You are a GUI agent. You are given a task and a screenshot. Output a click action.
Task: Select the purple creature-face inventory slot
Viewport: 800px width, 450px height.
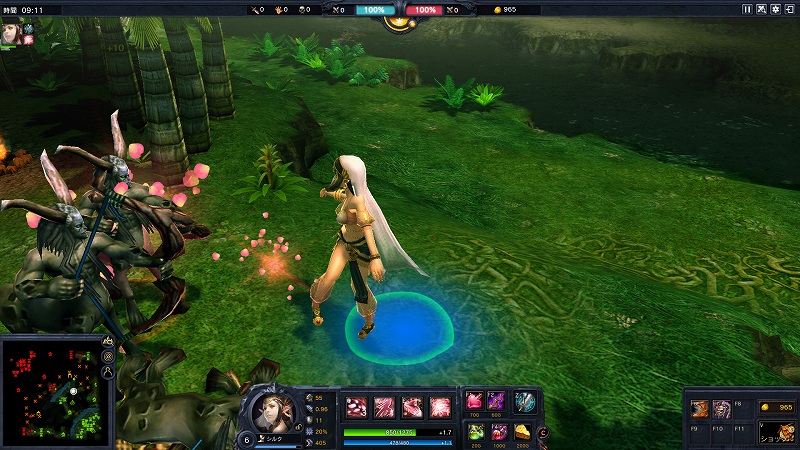pos(721,408)
